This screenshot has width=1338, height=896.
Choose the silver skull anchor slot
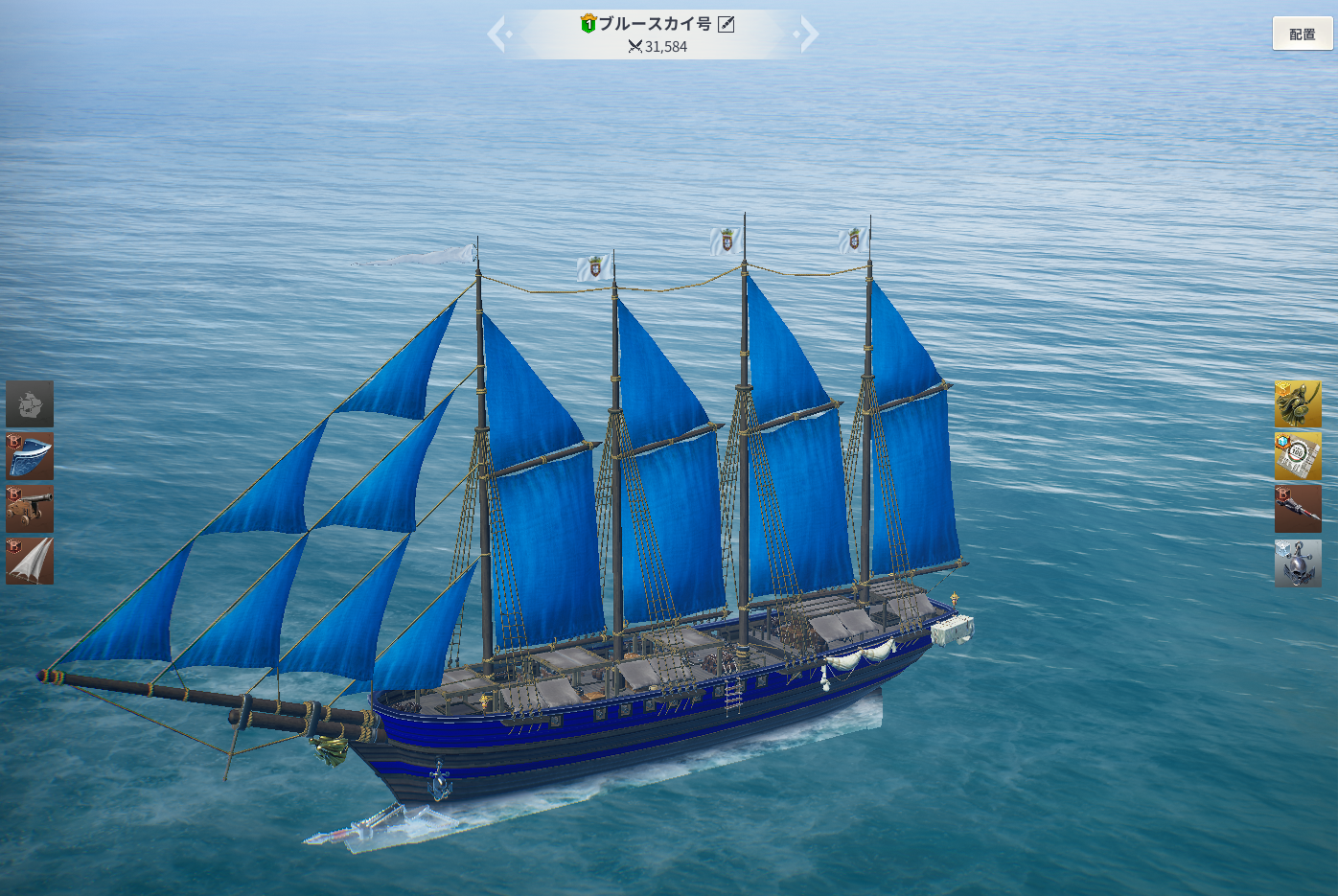pyautogui.click(x=1298, y=563)
